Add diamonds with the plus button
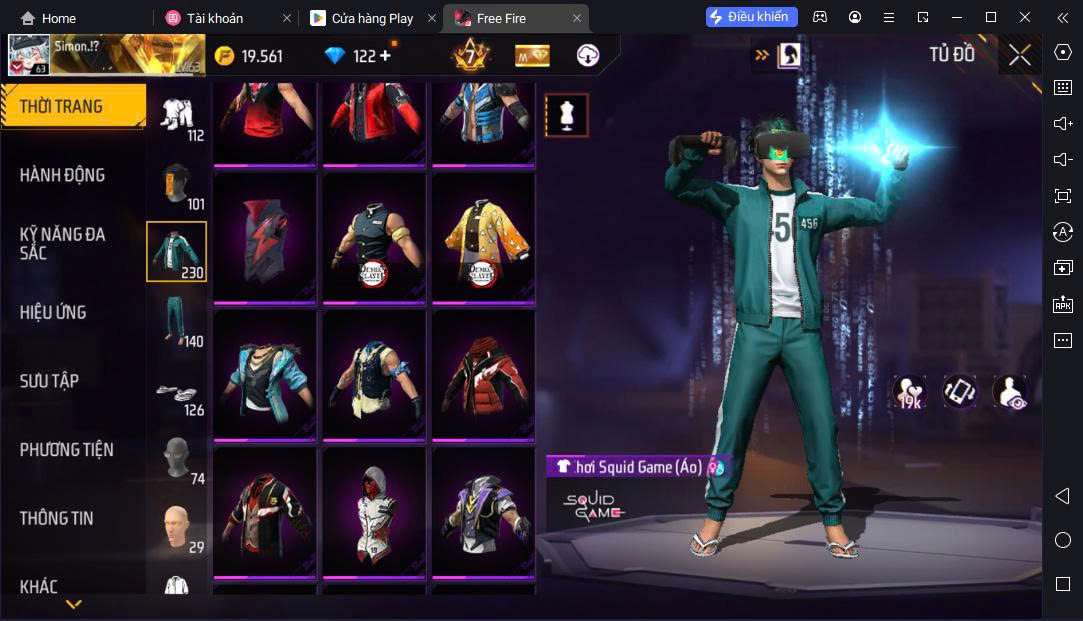Image resolution: width=1083 pixels, height=621 pixels. tap(385, 56)
